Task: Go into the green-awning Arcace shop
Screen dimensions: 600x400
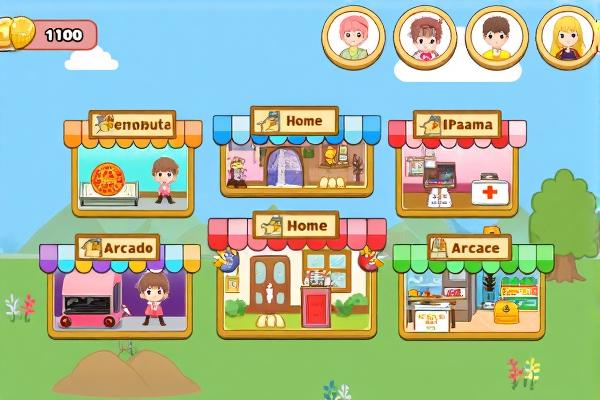Action: click(472, 292)
